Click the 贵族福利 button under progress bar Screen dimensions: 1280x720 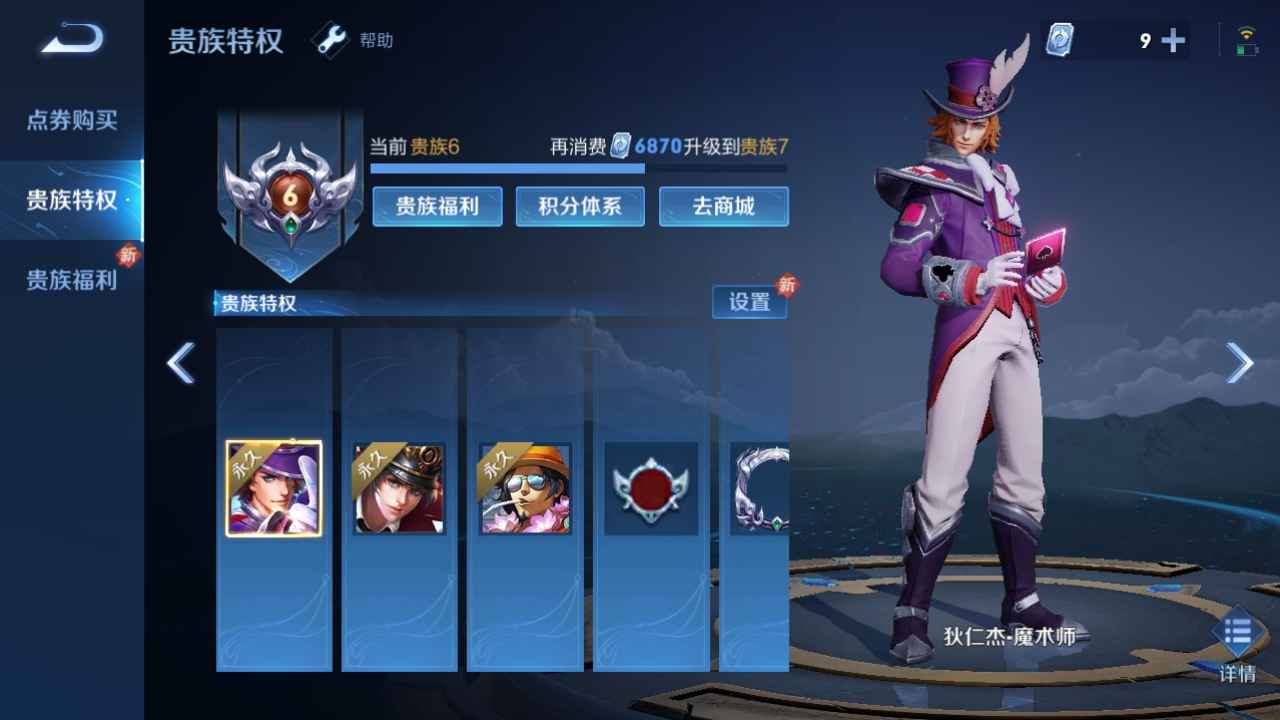(x=437, y=207)
